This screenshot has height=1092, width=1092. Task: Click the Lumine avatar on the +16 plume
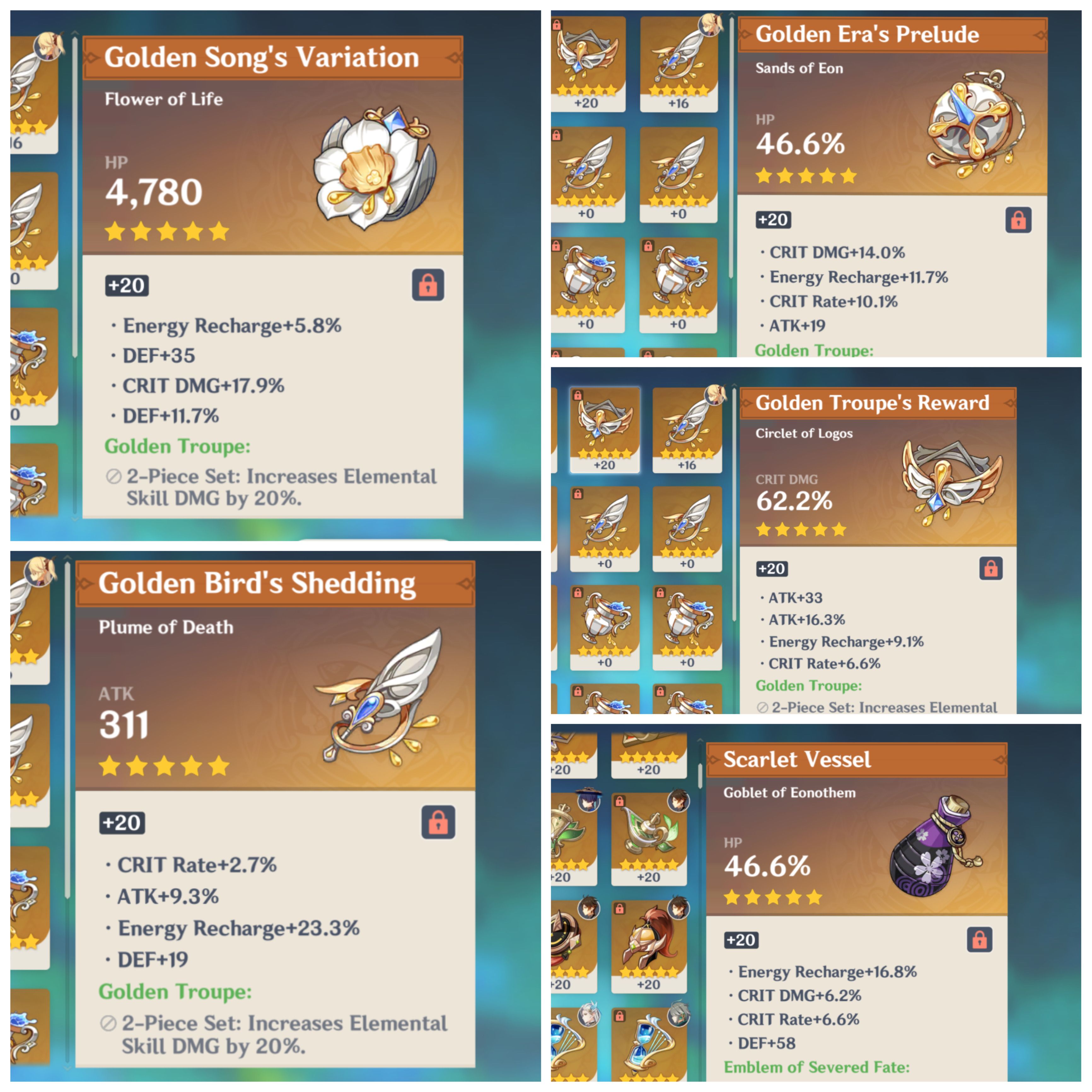tap(711, 26)
